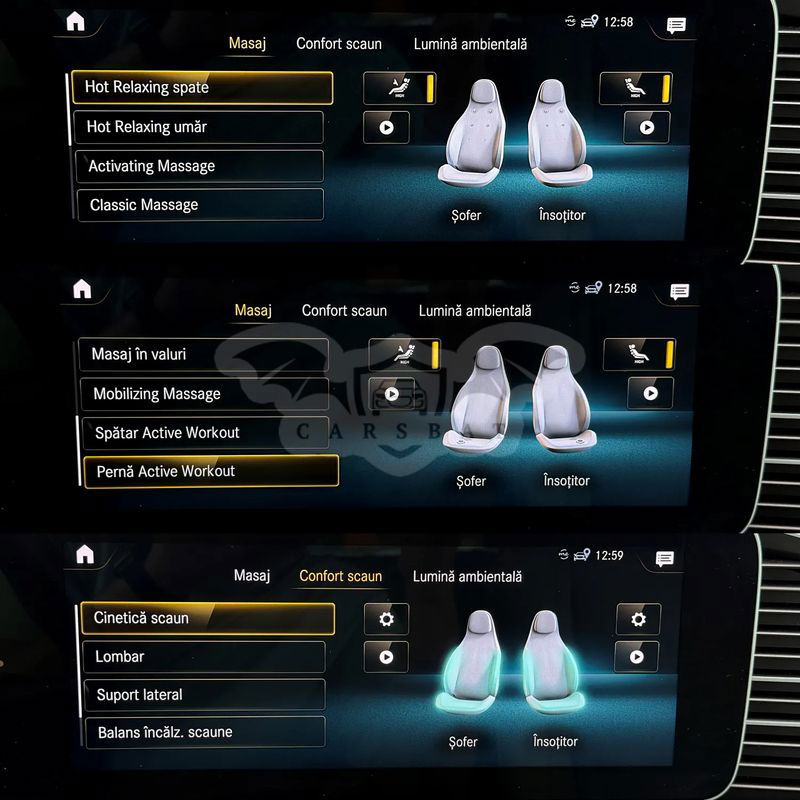Choose the Pernă Active Workout entry
This screenshot has width=800, height=800.
click(x=210, y=471)
